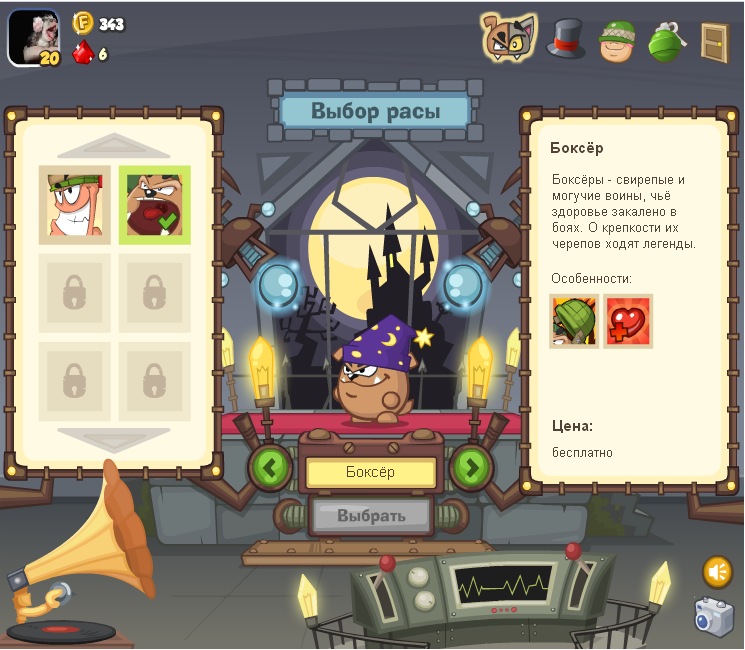View the red heart health trait icon
This screenshot has width=745, height=650.
pyautogui.click(x=628, y=321)
